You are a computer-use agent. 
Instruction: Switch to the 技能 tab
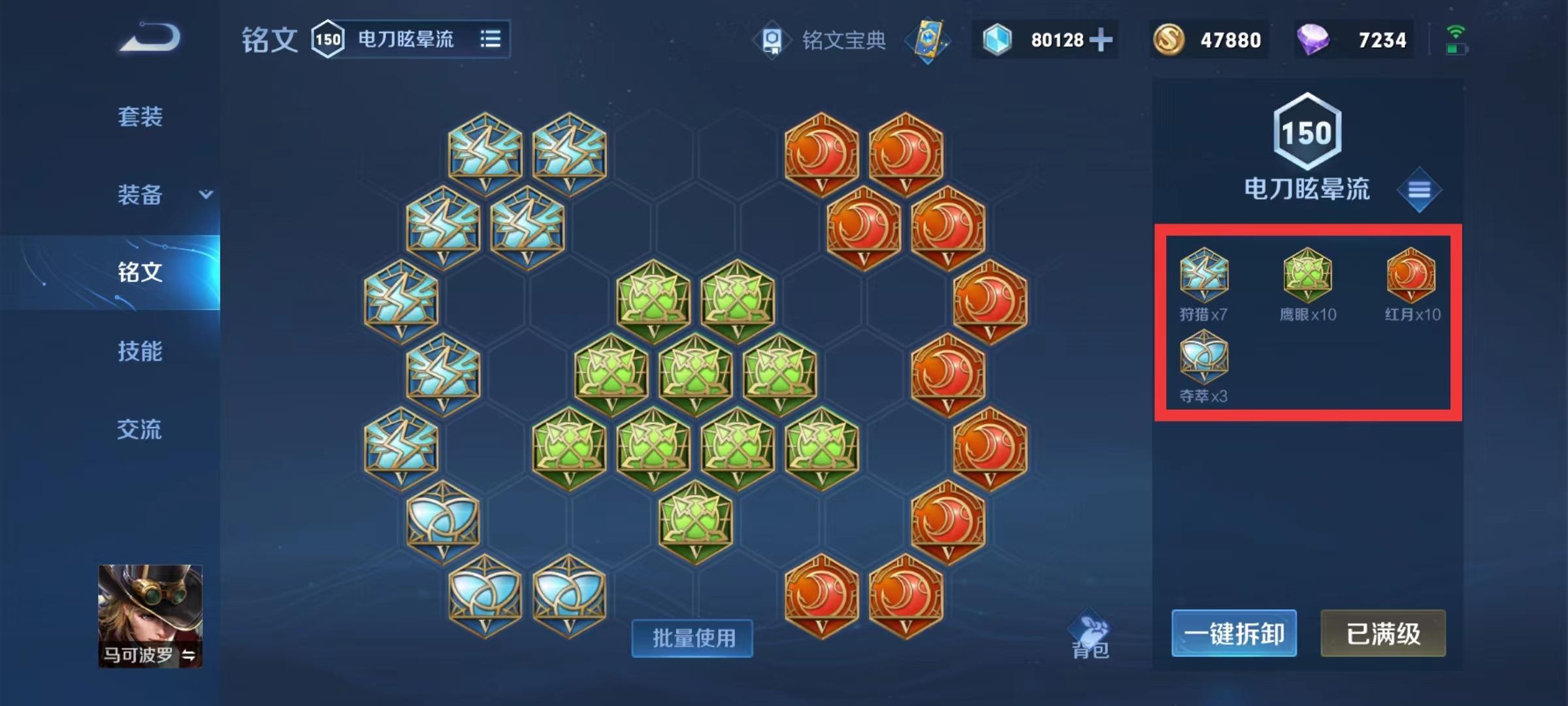pos(139,351)
